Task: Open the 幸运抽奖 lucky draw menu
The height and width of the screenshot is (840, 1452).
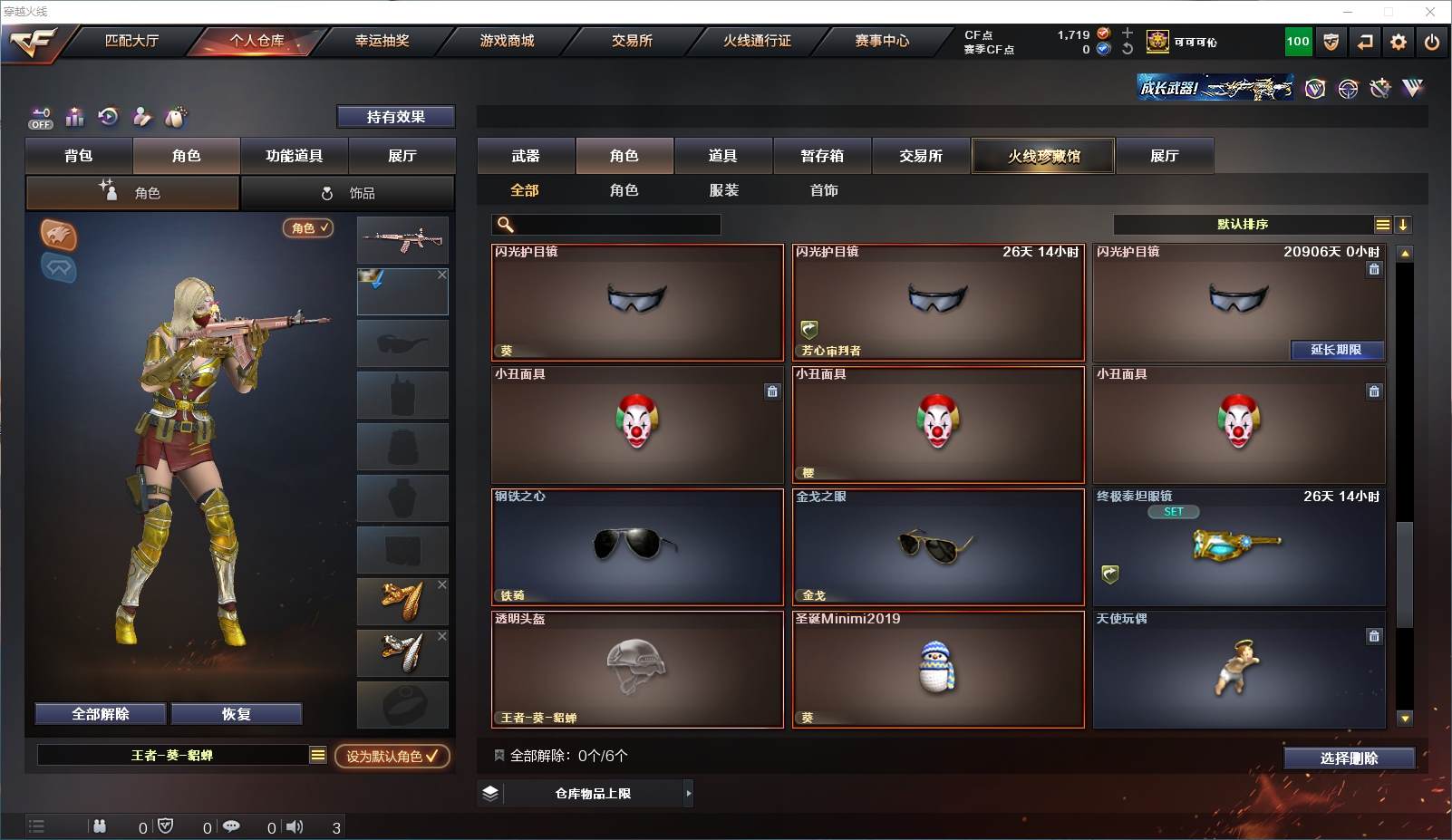Action: pos(382,41)
